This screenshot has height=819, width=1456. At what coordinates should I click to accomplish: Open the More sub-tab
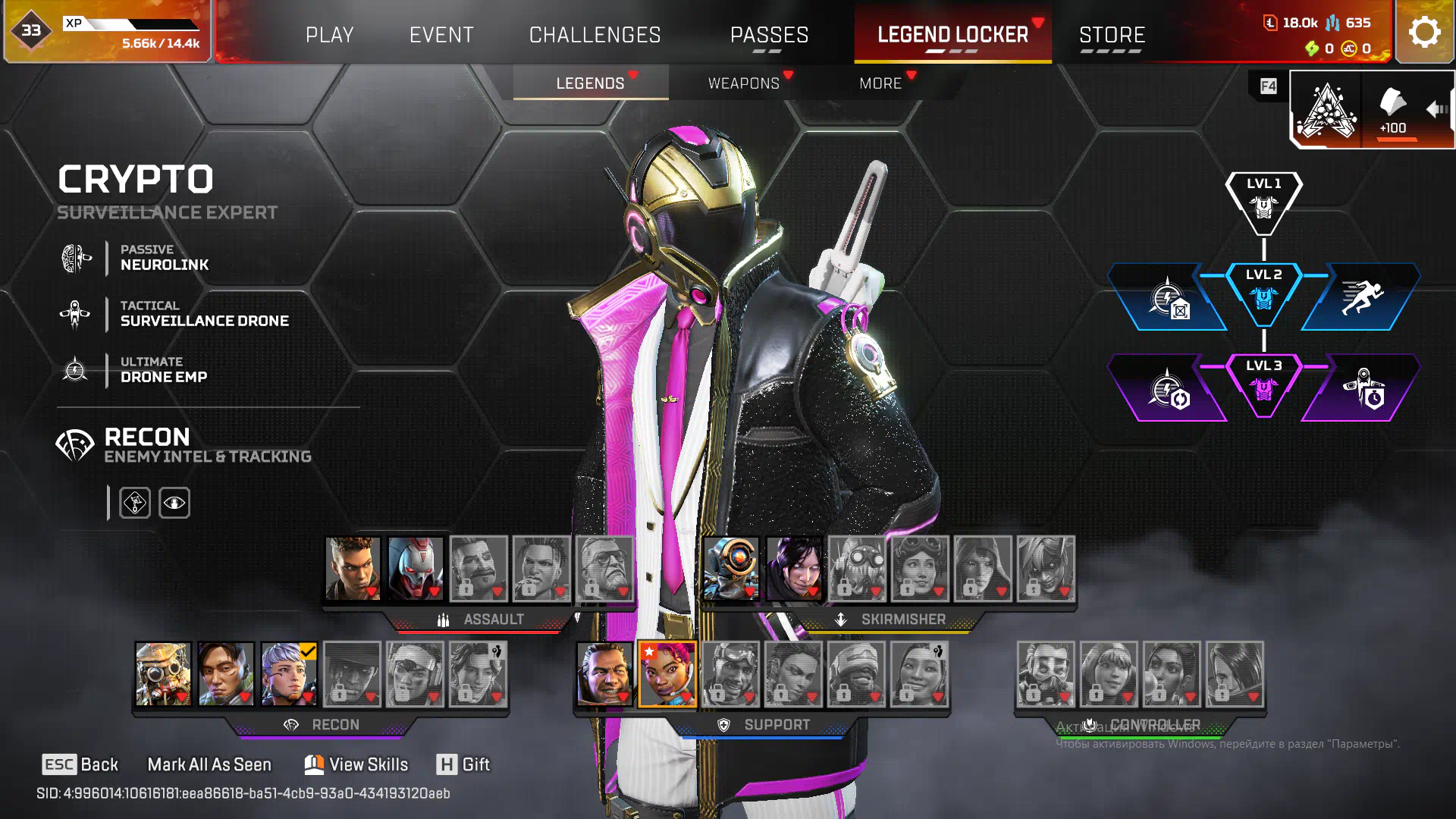[880, 83]
